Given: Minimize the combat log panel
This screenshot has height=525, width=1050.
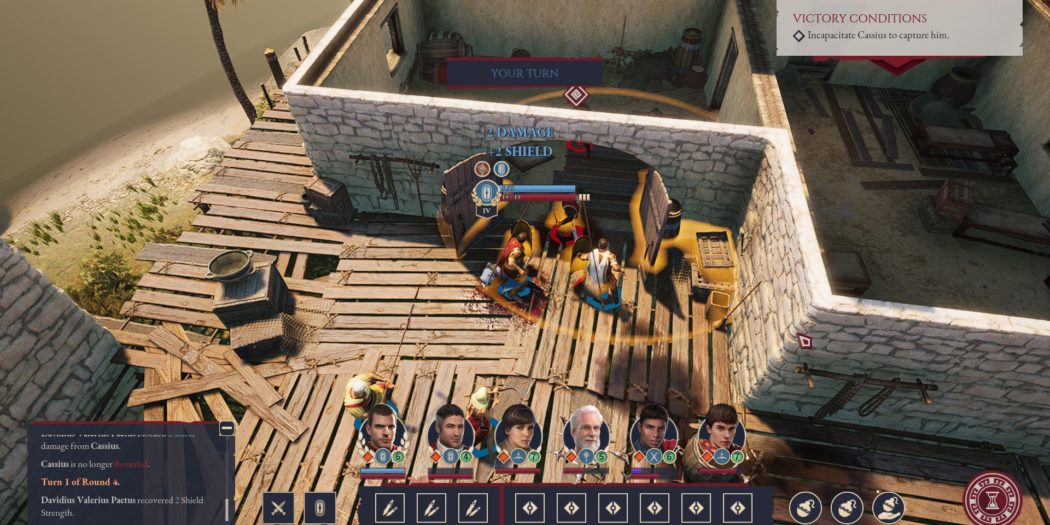Looking at the screenshot, I should tap(227, 429).
